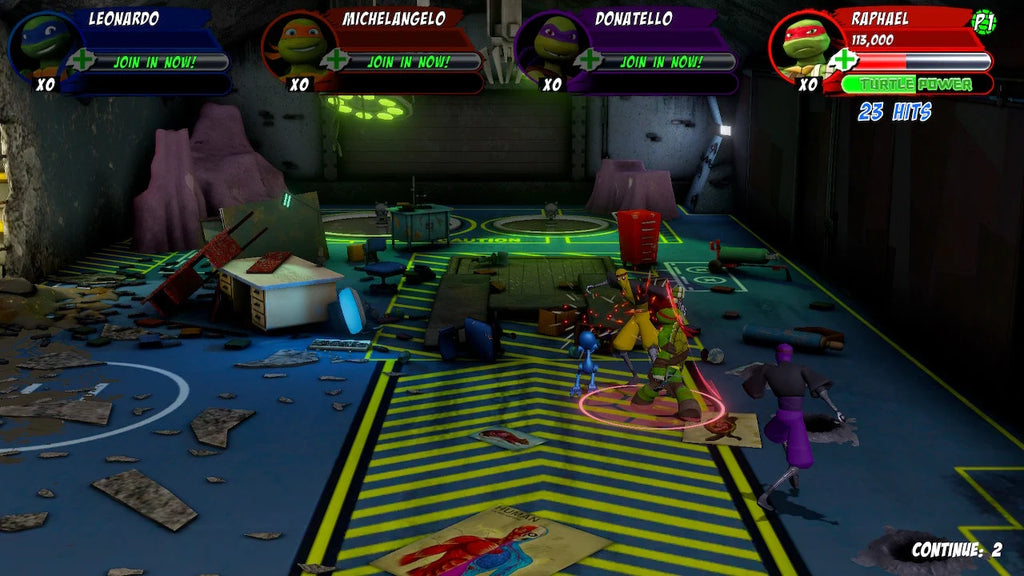The height and width of the screenshot is (576, 1024).
Task: Select Michelangelo's "Join in now!" prompt
Action: [x=408, y=62]
